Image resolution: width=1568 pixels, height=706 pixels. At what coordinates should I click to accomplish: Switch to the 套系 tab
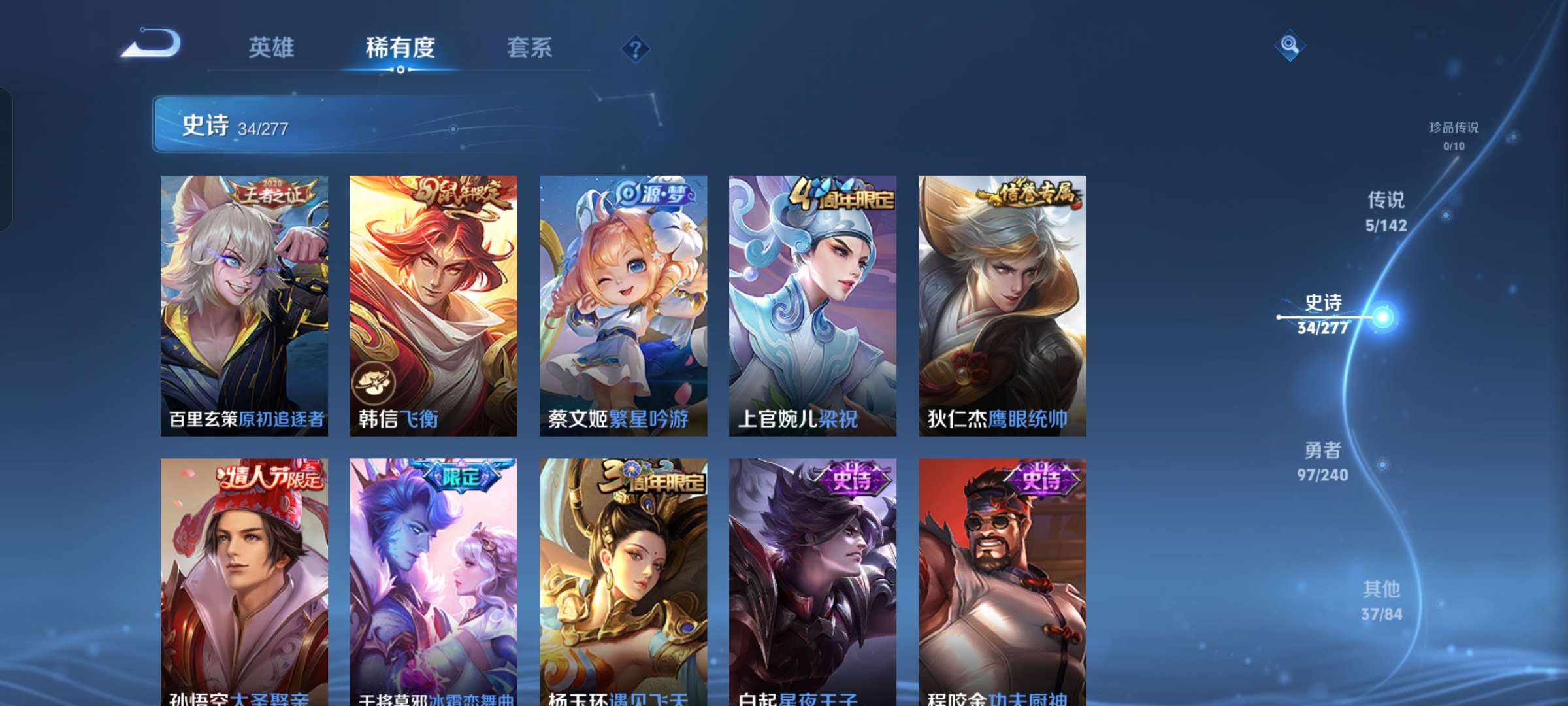529,47
